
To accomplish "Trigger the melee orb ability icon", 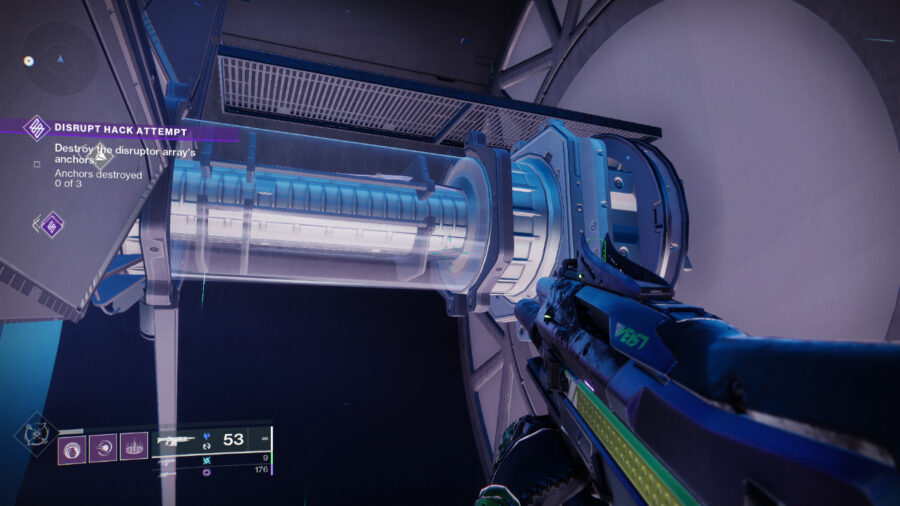I will 103,447.
